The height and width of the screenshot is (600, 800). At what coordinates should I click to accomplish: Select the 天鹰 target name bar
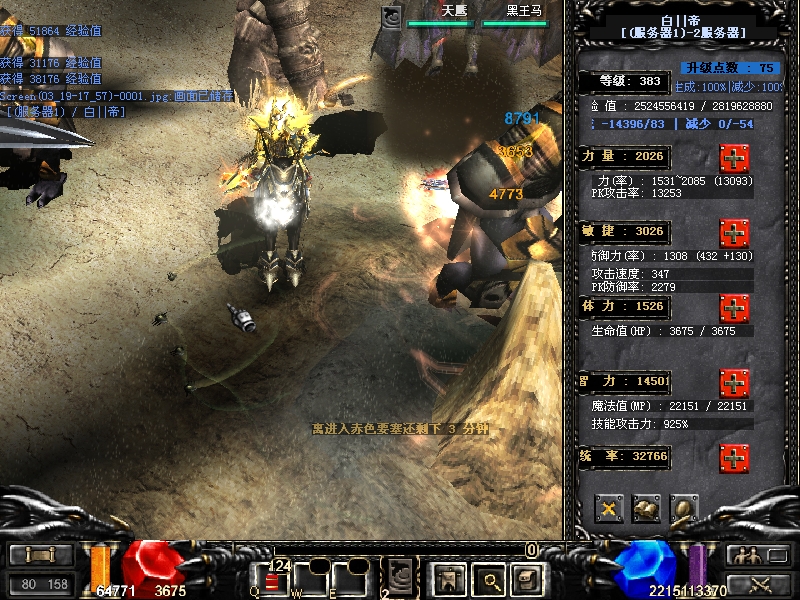pos(441,16)
